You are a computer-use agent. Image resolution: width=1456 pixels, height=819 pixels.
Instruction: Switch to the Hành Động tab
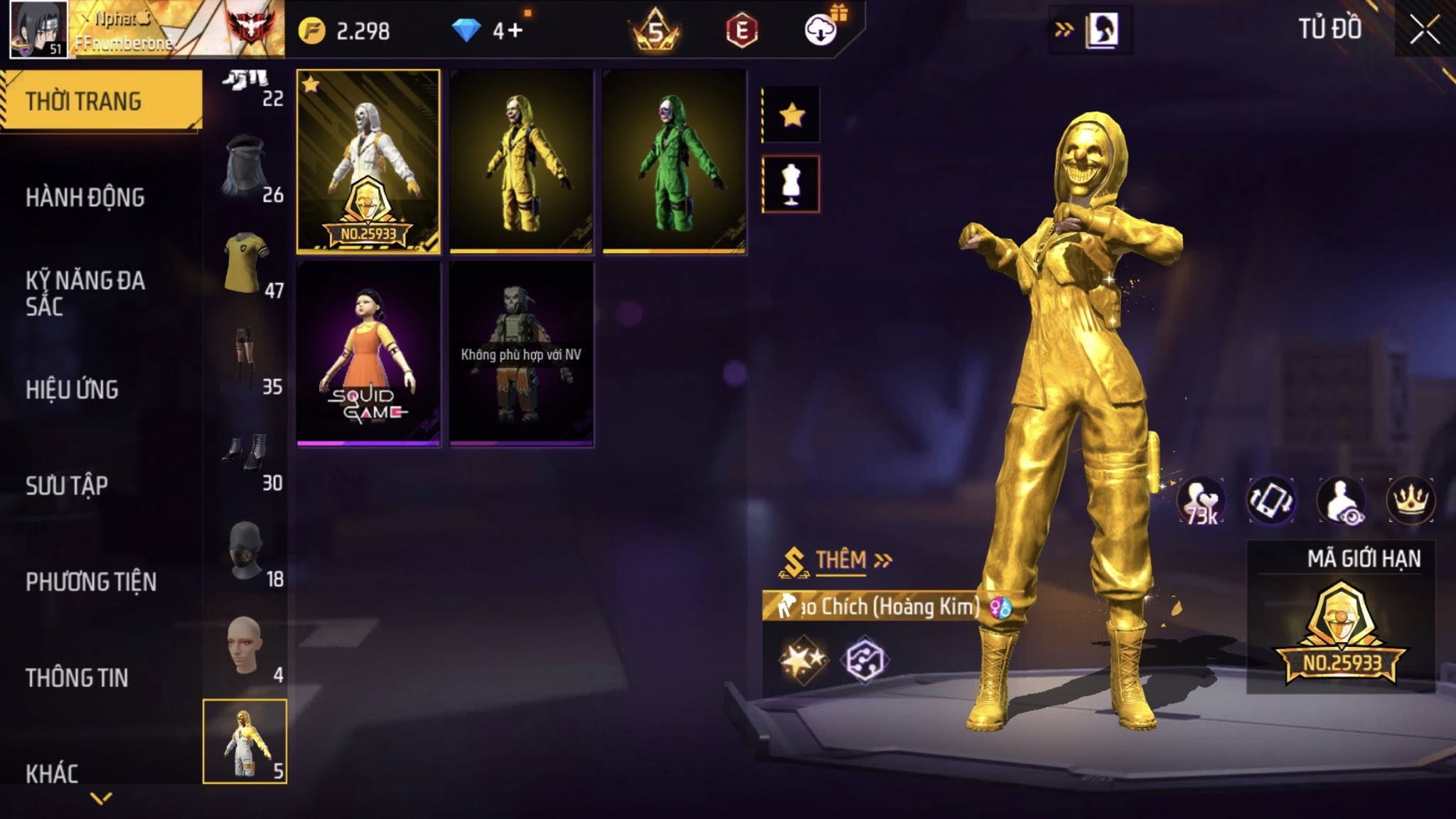pyautogui.click(x=85, y=197)
